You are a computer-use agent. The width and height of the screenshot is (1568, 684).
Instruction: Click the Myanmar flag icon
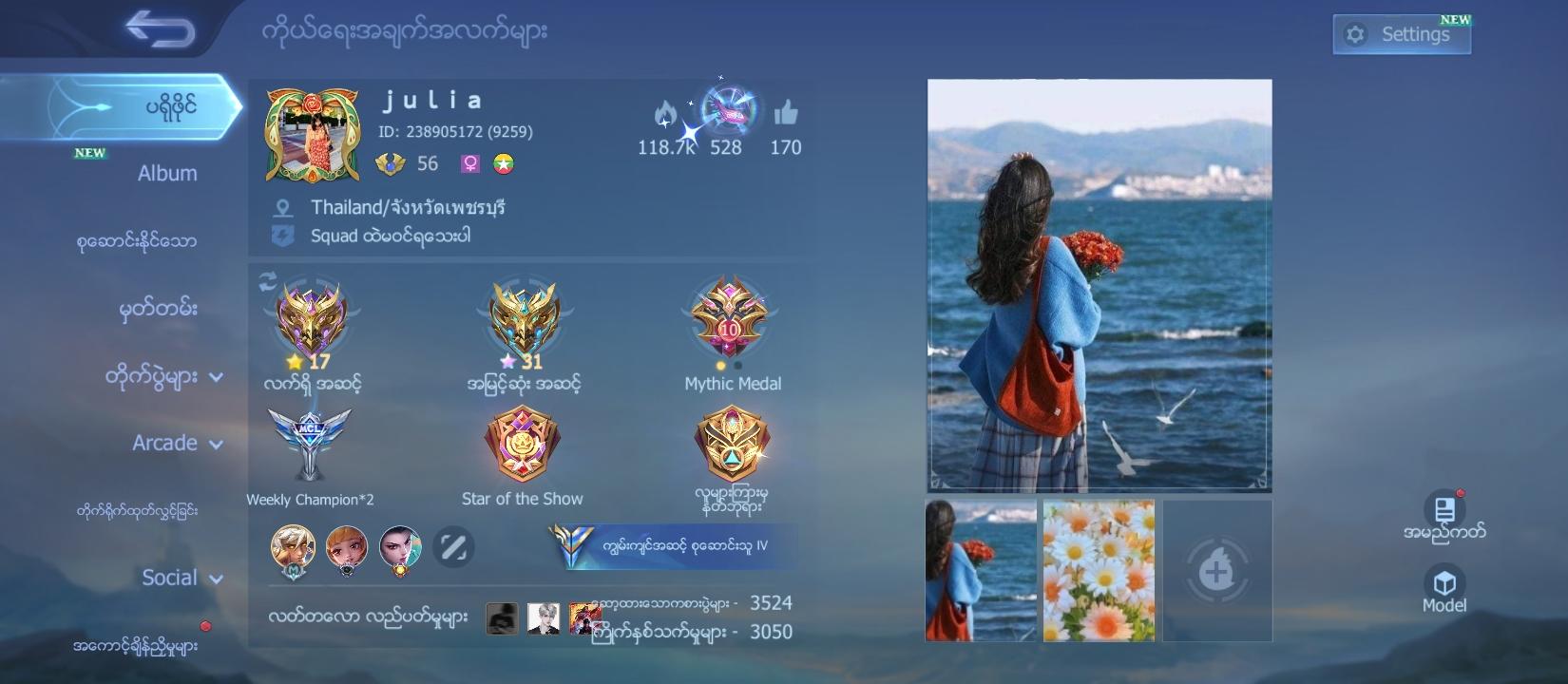504,163
